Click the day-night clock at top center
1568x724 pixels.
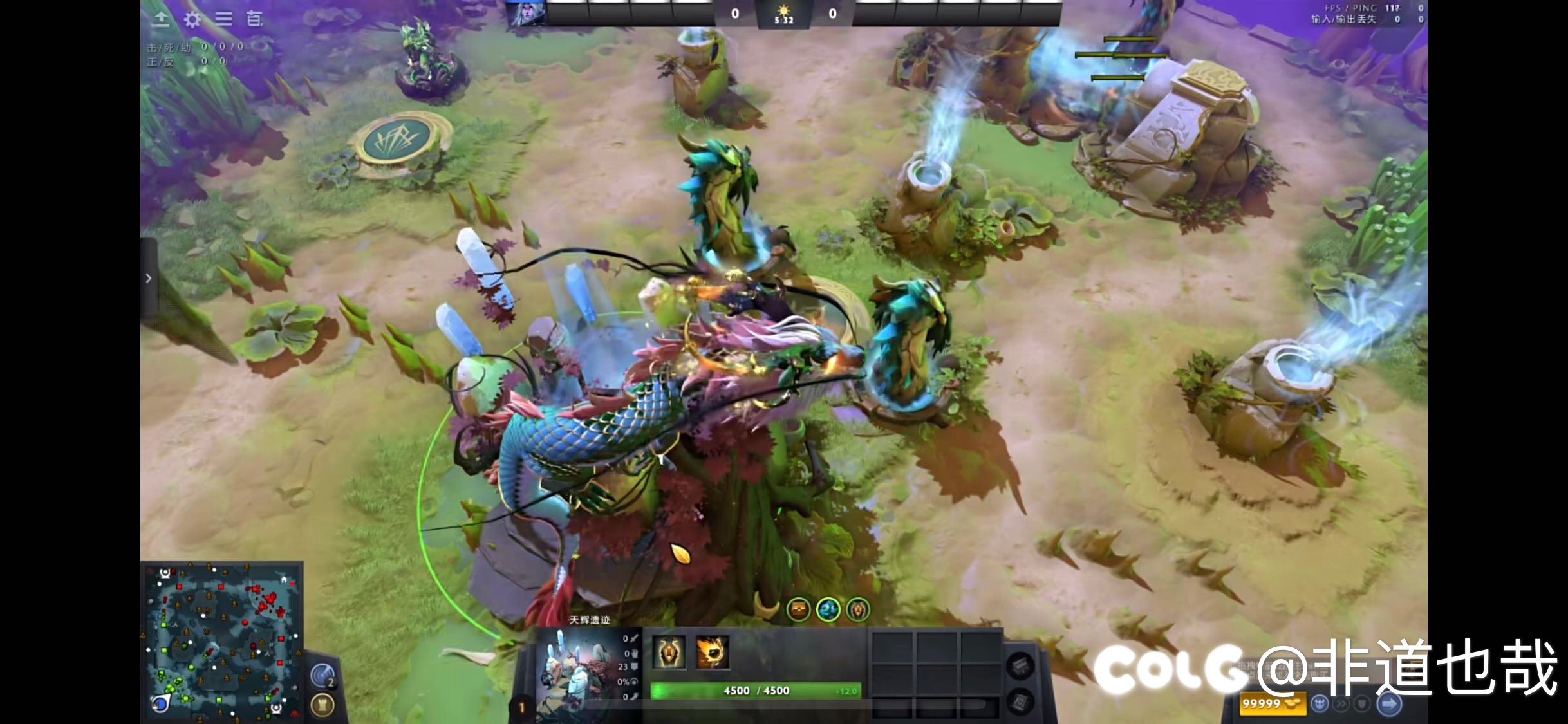click(x=783, y=14)
